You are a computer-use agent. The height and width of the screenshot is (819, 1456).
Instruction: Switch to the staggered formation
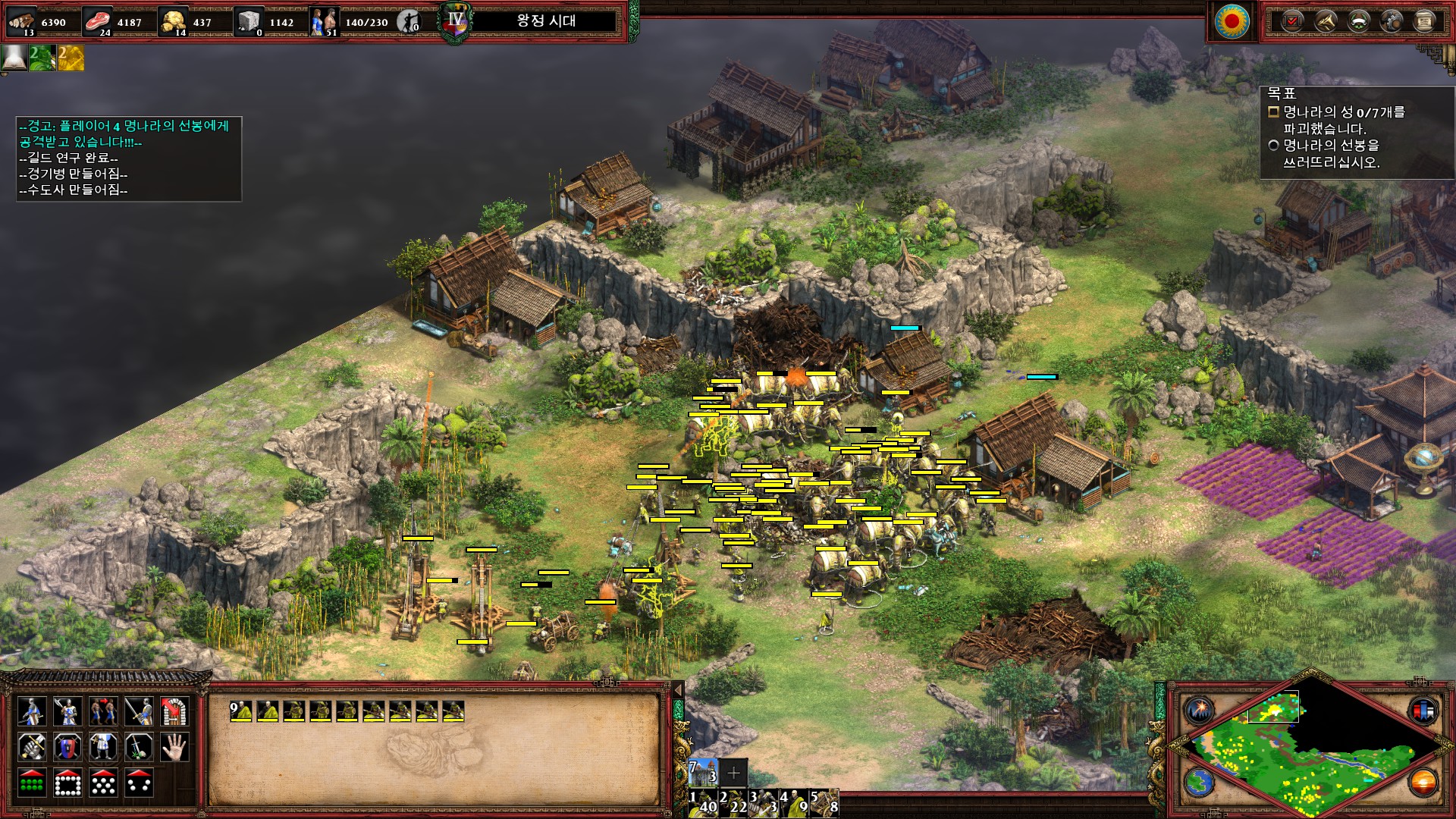(103, 783)
